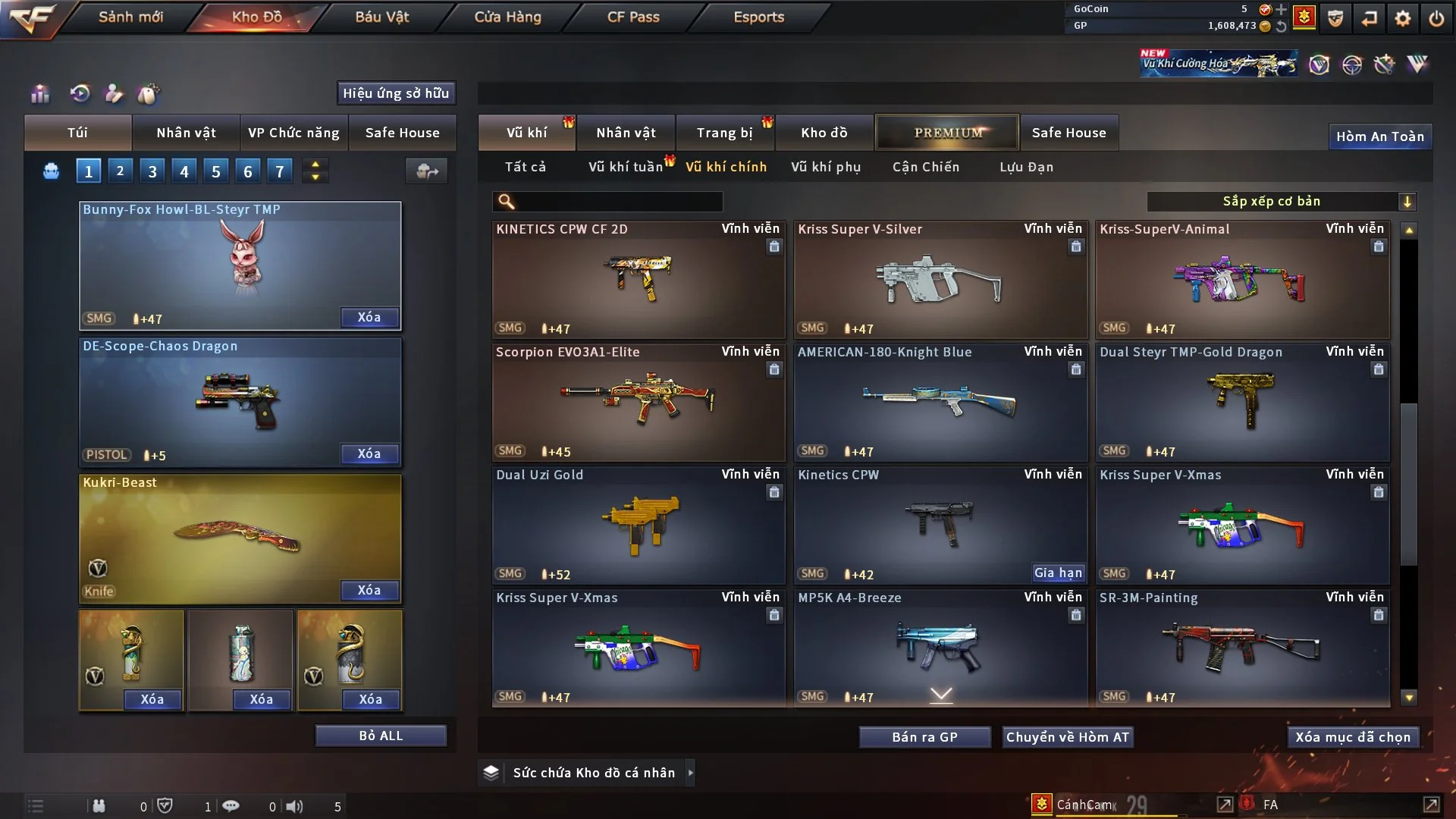Switch to the PREMIUM tab

coord(947,133)
